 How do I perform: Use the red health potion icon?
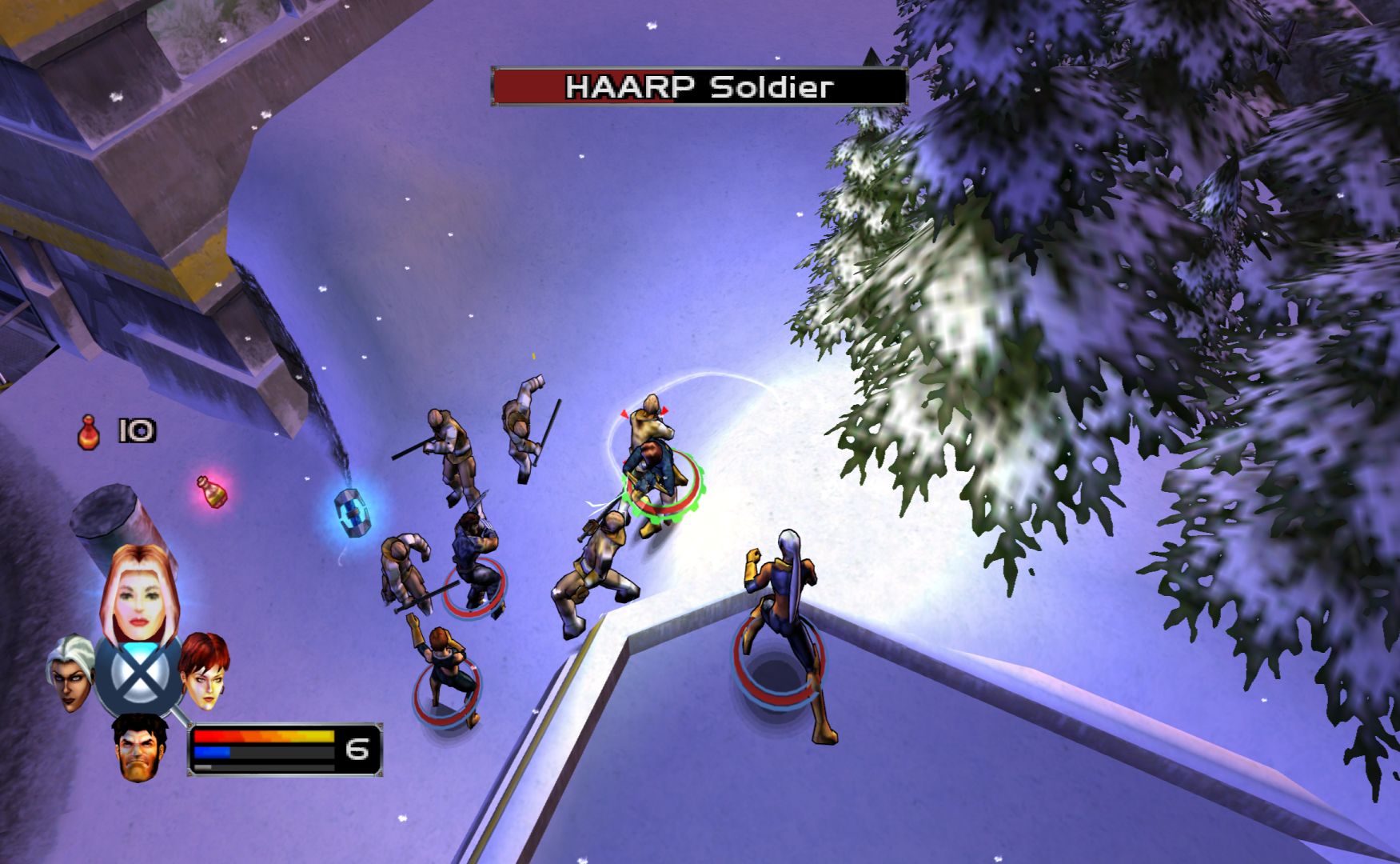pyautogui.click(x=90, y=432)
